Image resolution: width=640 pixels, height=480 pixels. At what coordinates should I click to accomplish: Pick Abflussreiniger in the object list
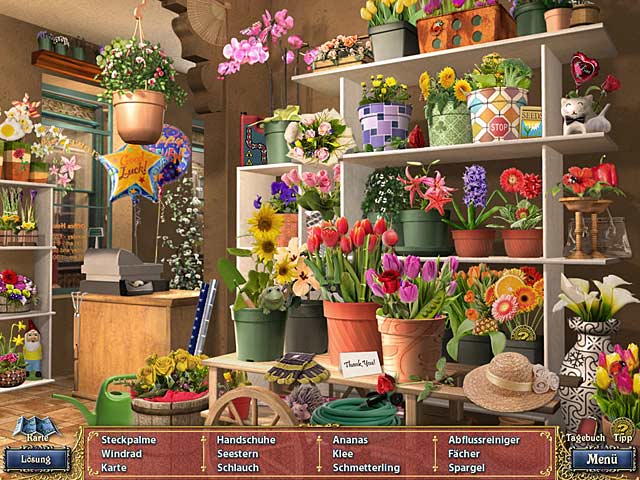pyautogui.click(x=484, y=439)
